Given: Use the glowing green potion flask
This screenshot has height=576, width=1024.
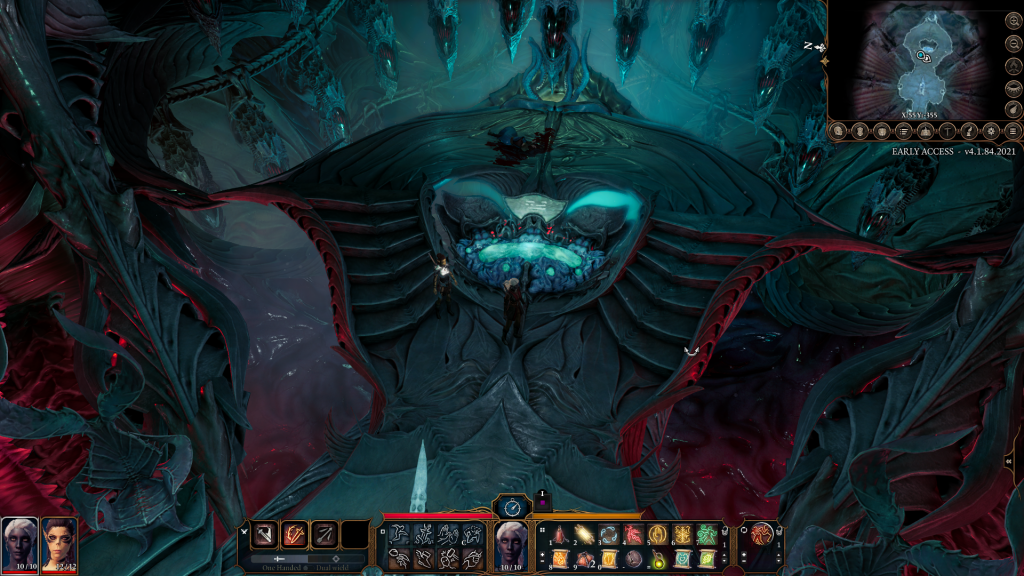Looking at the screenshot, I should (x=658, y=558).
